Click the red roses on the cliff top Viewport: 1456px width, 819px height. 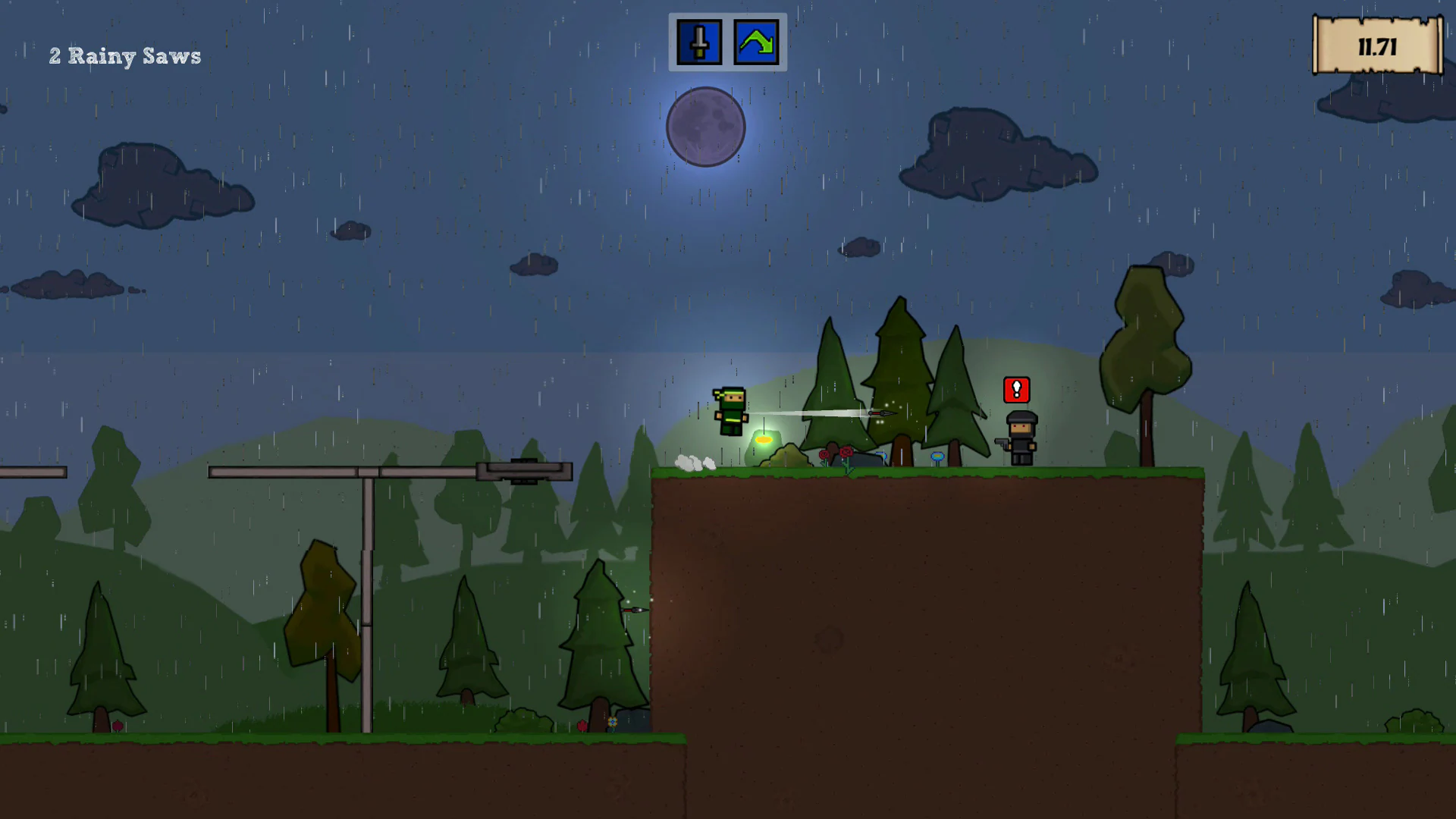(x=836, y=453)
